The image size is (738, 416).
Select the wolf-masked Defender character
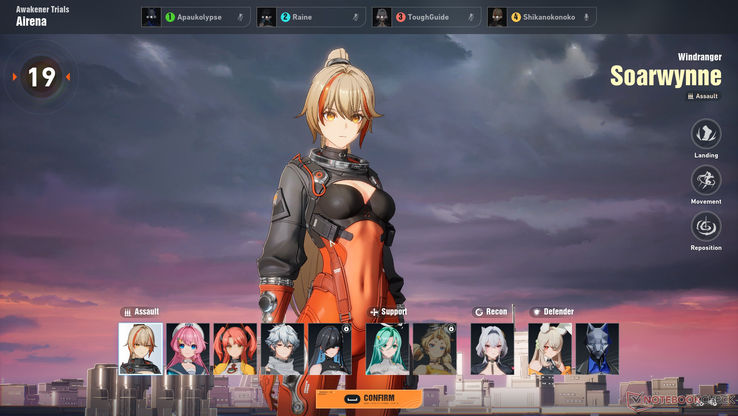coord(597,348)
